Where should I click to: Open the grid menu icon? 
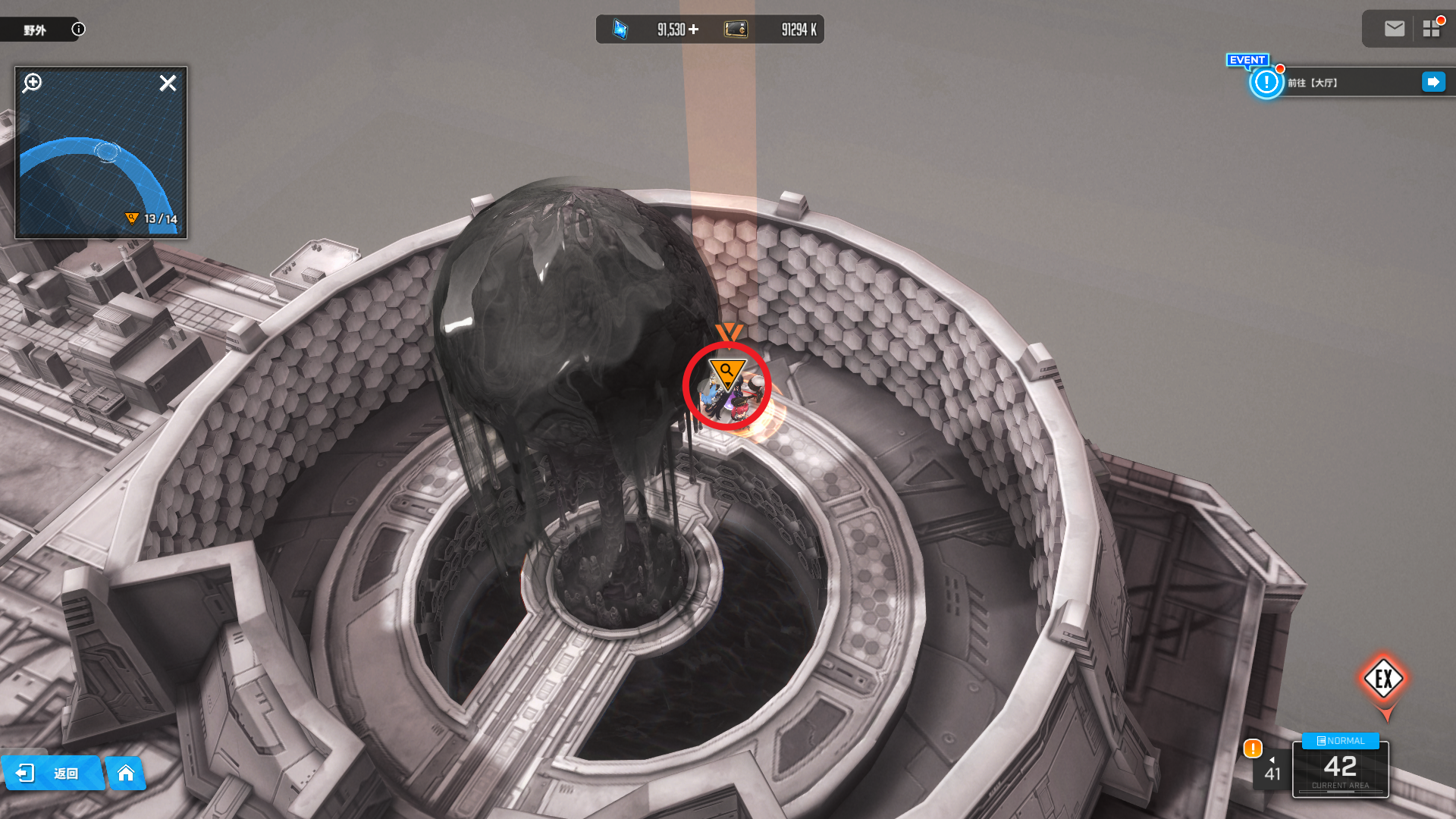click(1431, 29)
